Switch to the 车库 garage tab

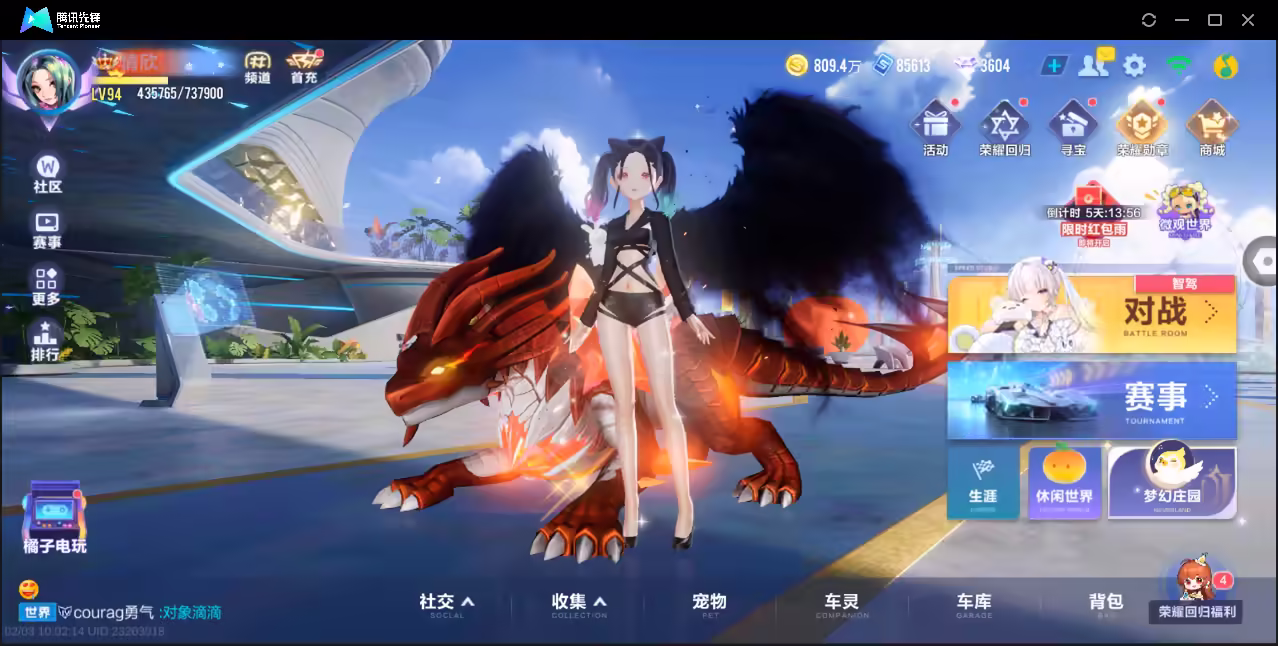(974, 602)
